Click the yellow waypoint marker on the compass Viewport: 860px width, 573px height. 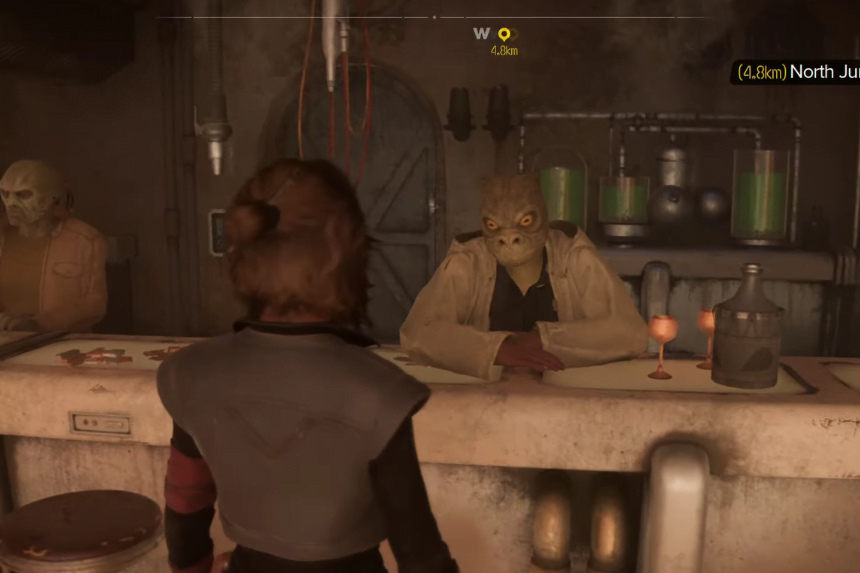[x=504, y=34]
